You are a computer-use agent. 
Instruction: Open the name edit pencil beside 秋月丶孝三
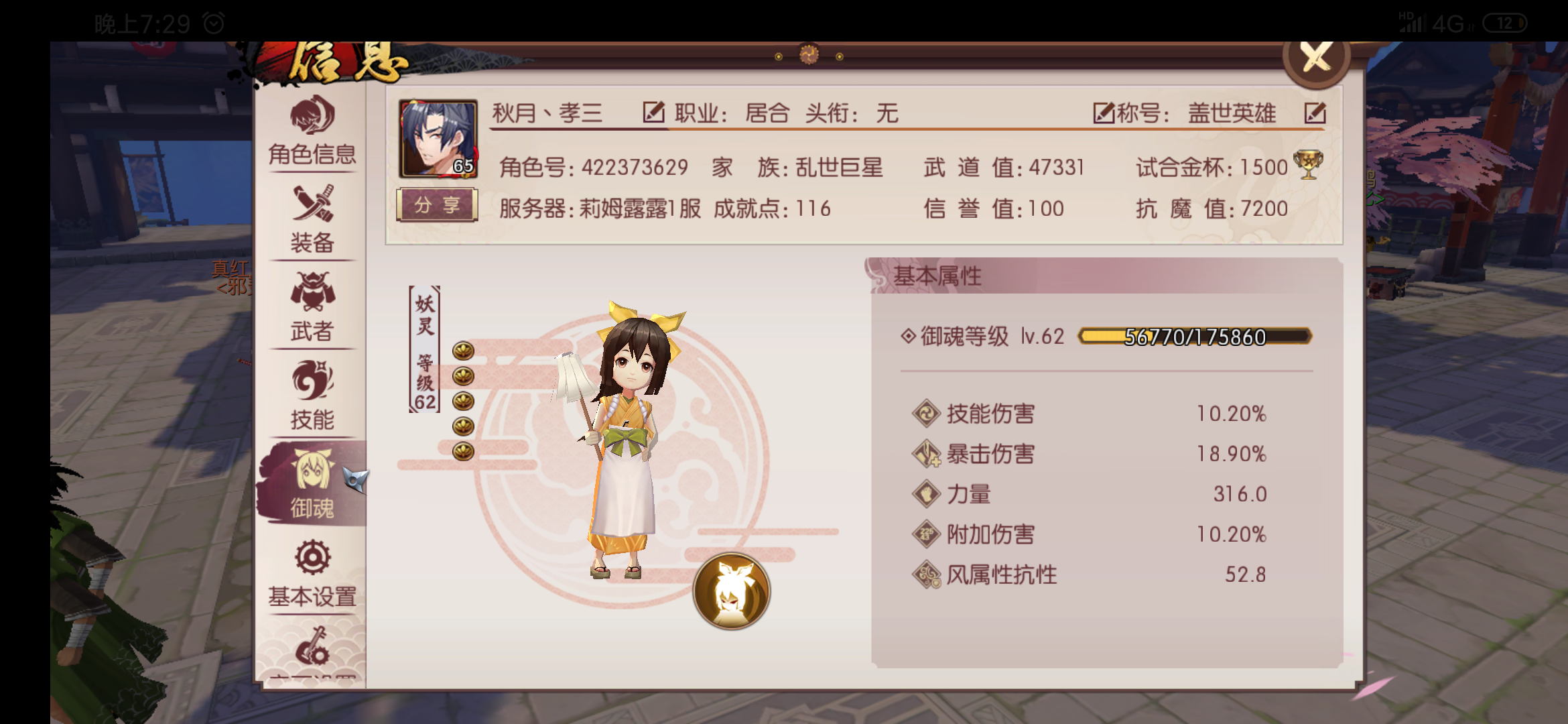tap(653, 112)
